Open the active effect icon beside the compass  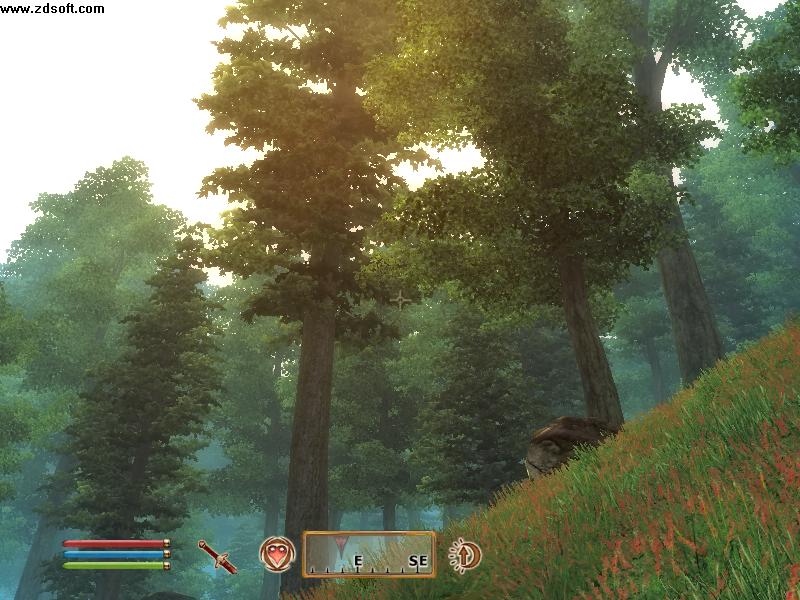(x=465, y=554)
